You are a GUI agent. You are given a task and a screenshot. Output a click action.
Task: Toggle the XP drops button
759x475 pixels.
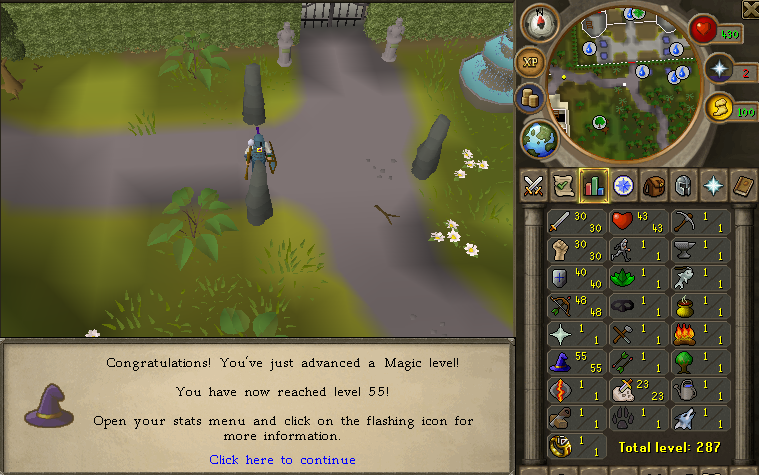click(x=530, y=62)
